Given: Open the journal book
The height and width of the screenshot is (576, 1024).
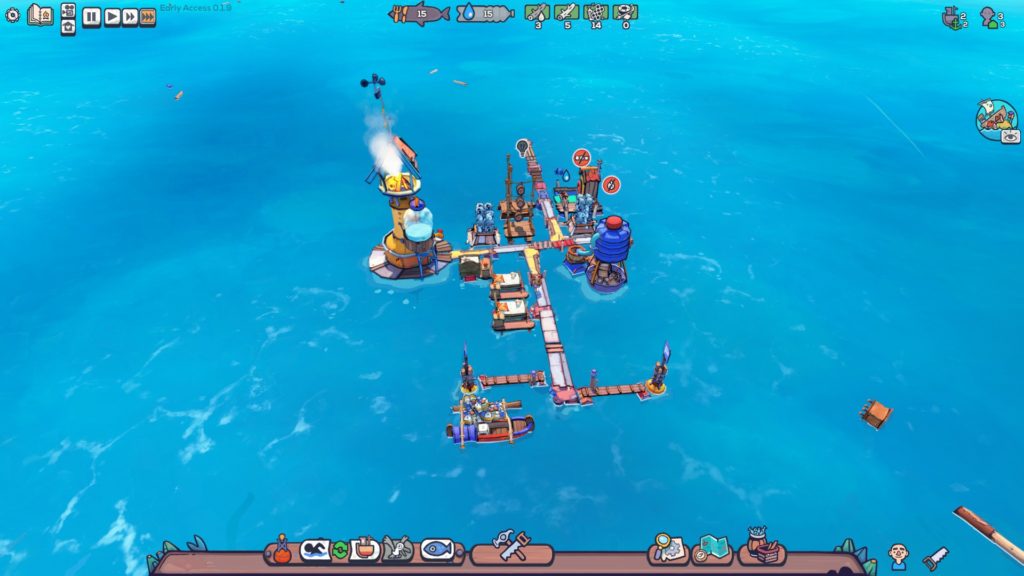Looking at the screenshot, I should pyautogui.click(x=40, y=15).
